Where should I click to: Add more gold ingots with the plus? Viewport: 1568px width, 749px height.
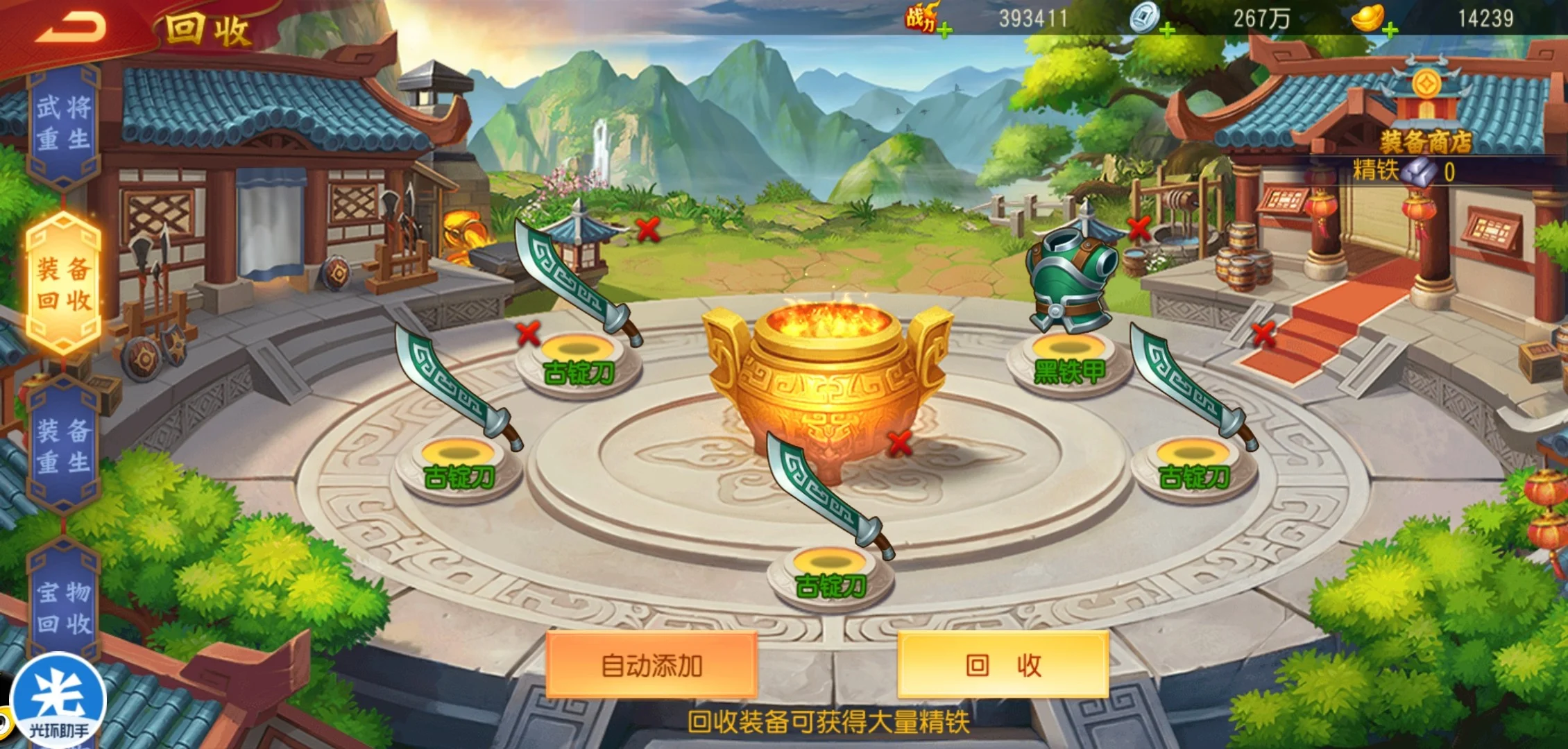click(1390, 30)
